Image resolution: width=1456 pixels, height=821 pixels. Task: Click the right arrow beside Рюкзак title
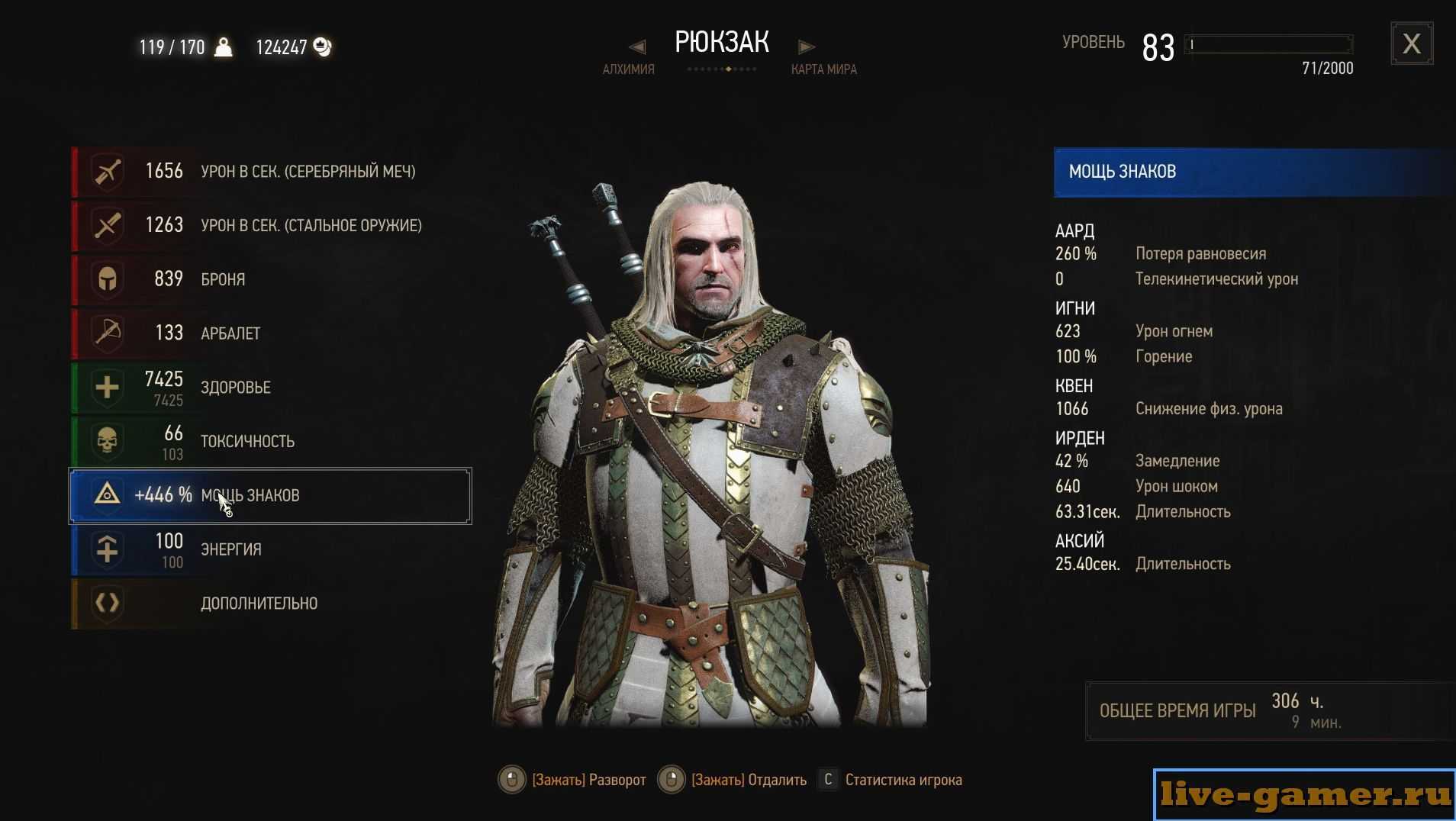pyautogui.click(x=806, y=47)
